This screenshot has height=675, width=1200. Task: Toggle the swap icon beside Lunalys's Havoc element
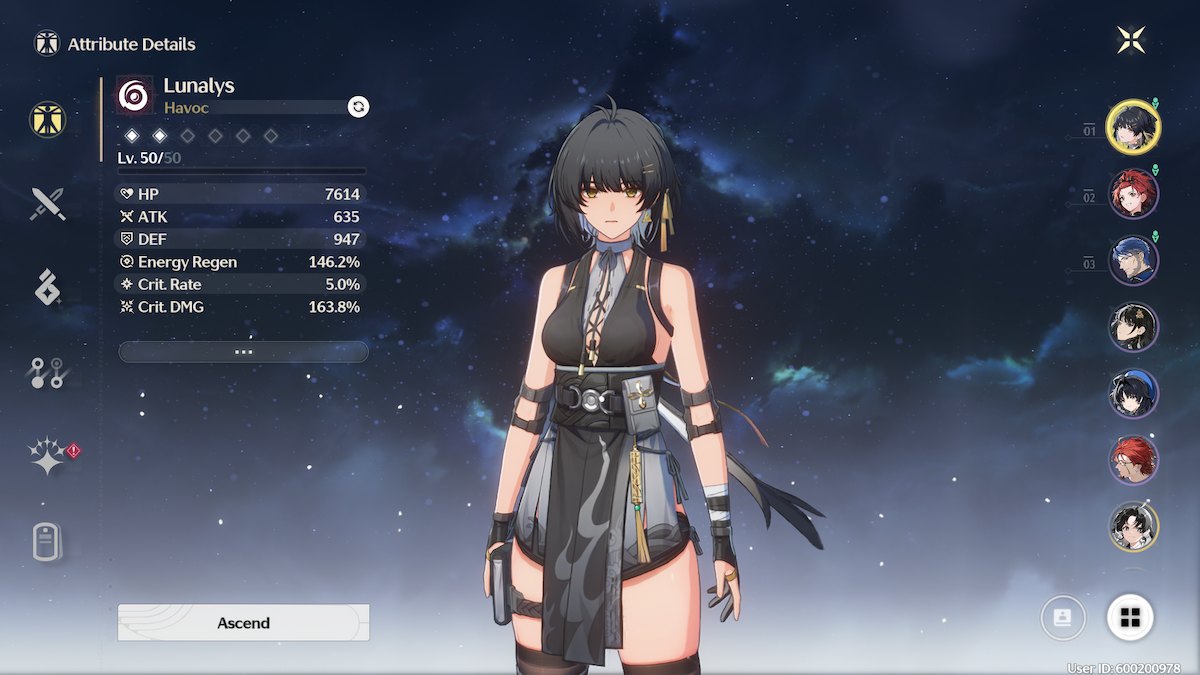[x=358, y=107]
